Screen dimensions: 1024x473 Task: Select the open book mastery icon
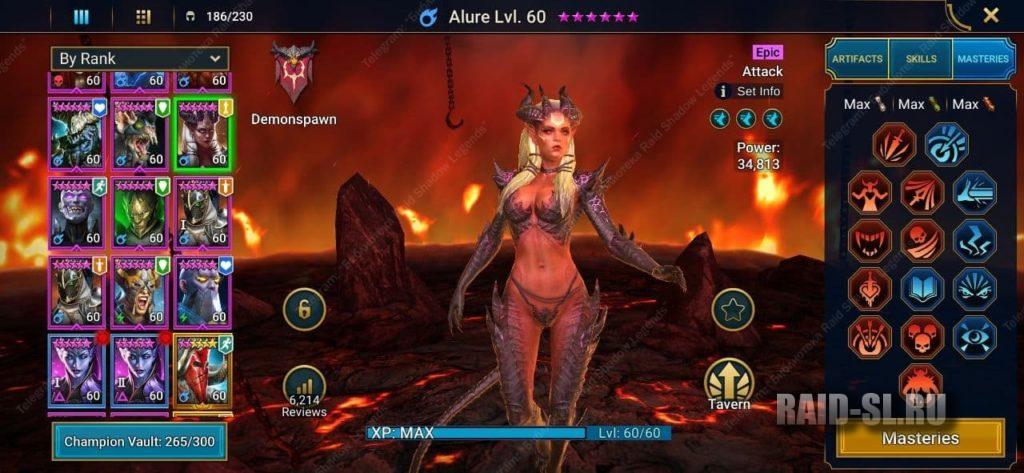click(922, 289)
